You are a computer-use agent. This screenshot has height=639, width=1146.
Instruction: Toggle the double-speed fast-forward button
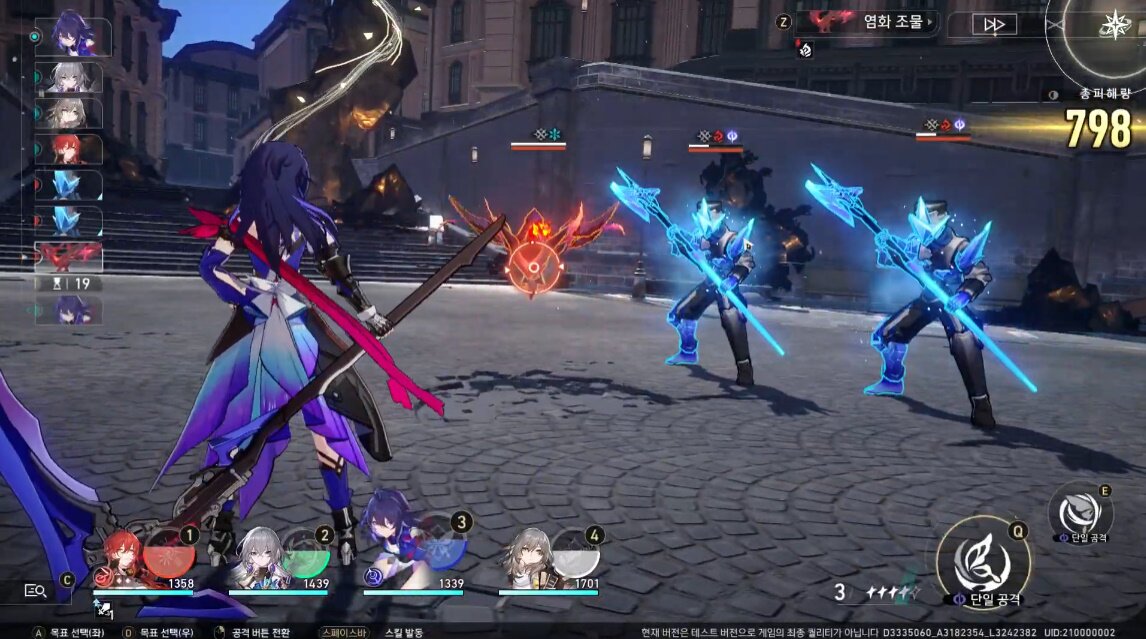tap(993, 24)
